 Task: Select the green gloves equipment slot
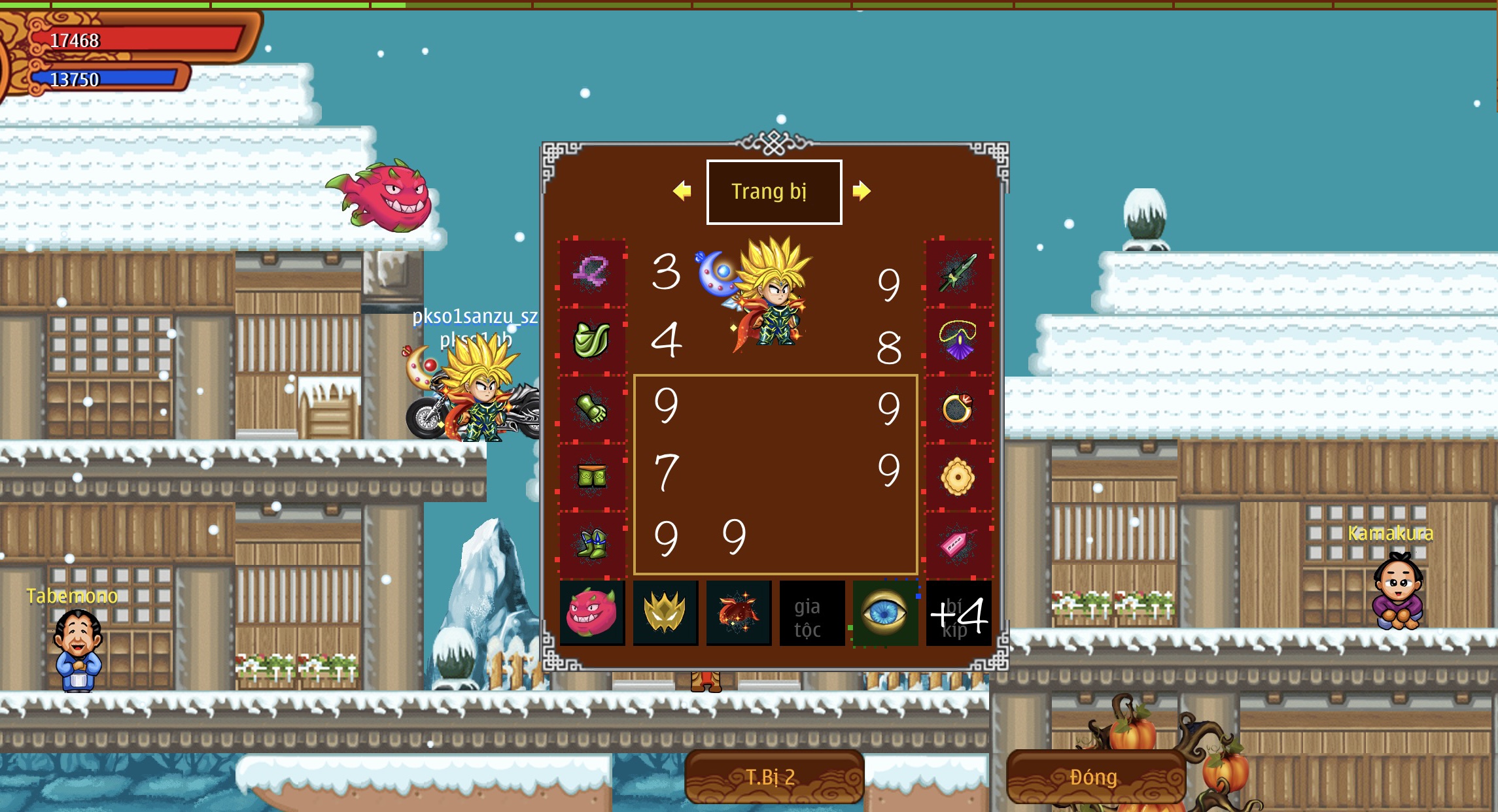tap(591, 409)
